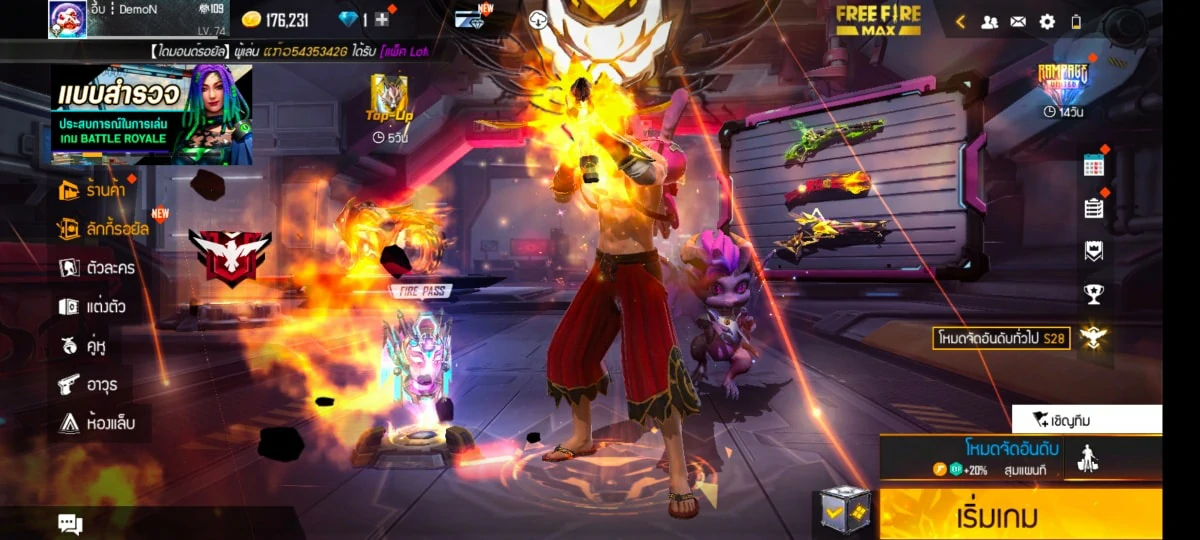Open the chat speech bubble icon

point(70,523)
